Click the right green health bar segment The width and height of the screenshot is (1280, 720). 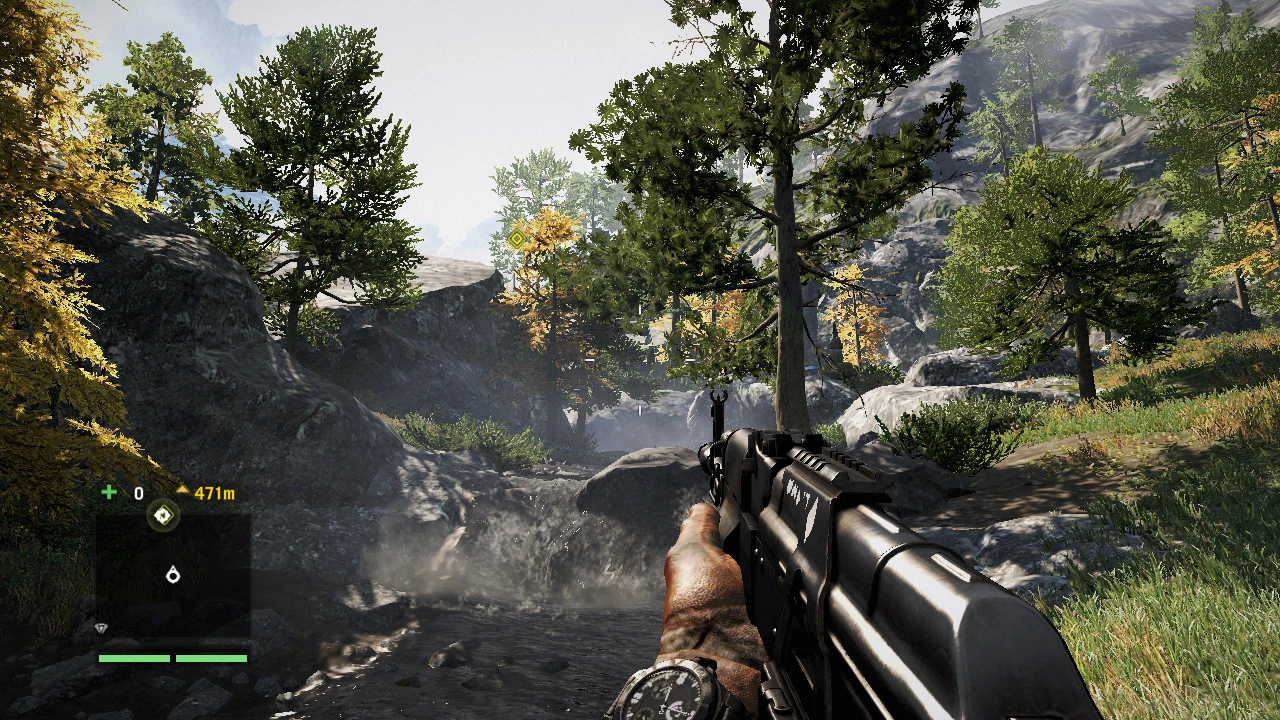[x=211, y=657]
